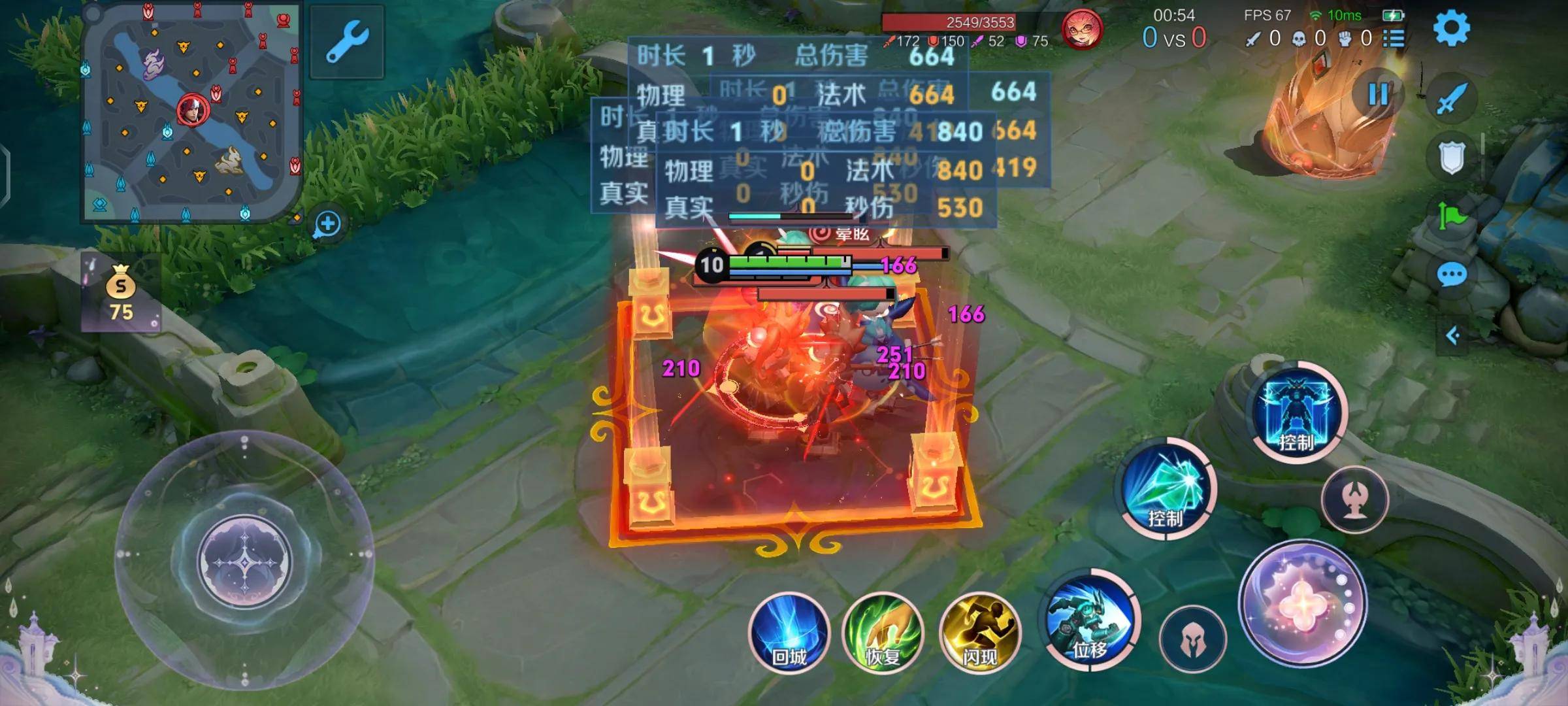Open the scoreboard list icon

point(1394,39)
